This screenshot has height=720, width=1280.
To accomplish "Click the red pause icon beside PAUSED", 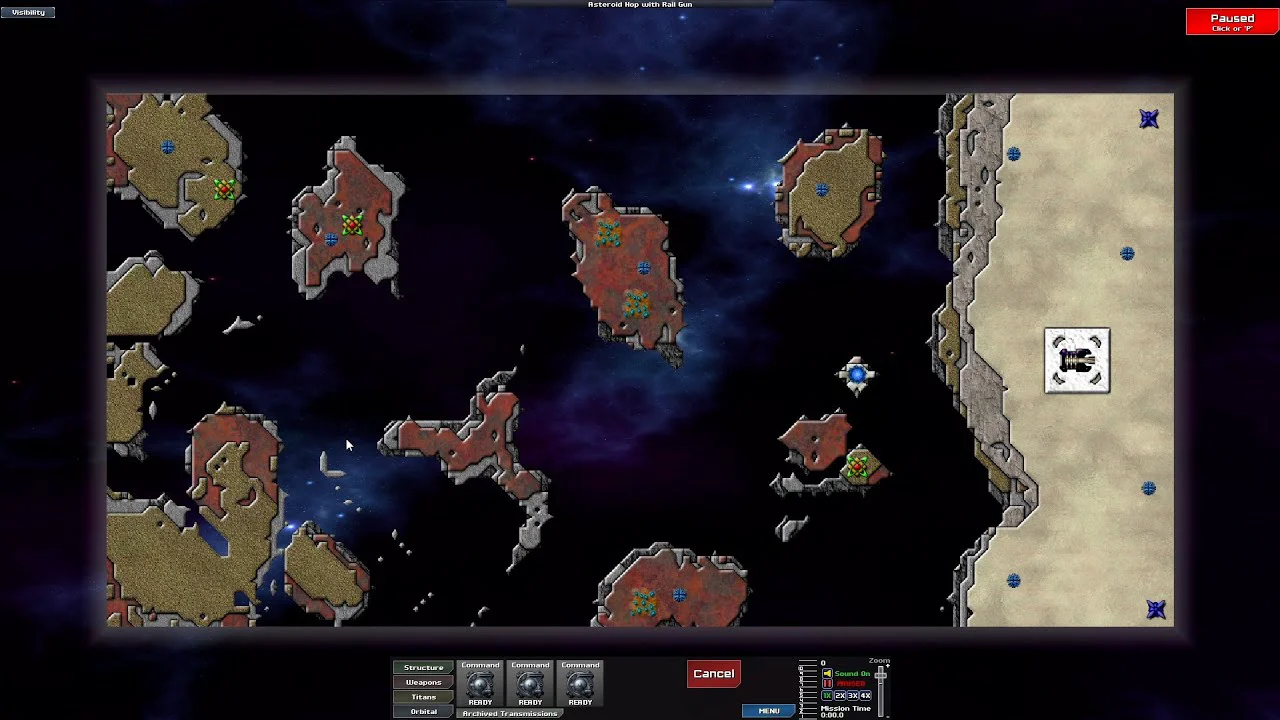I will coord(827,684).
